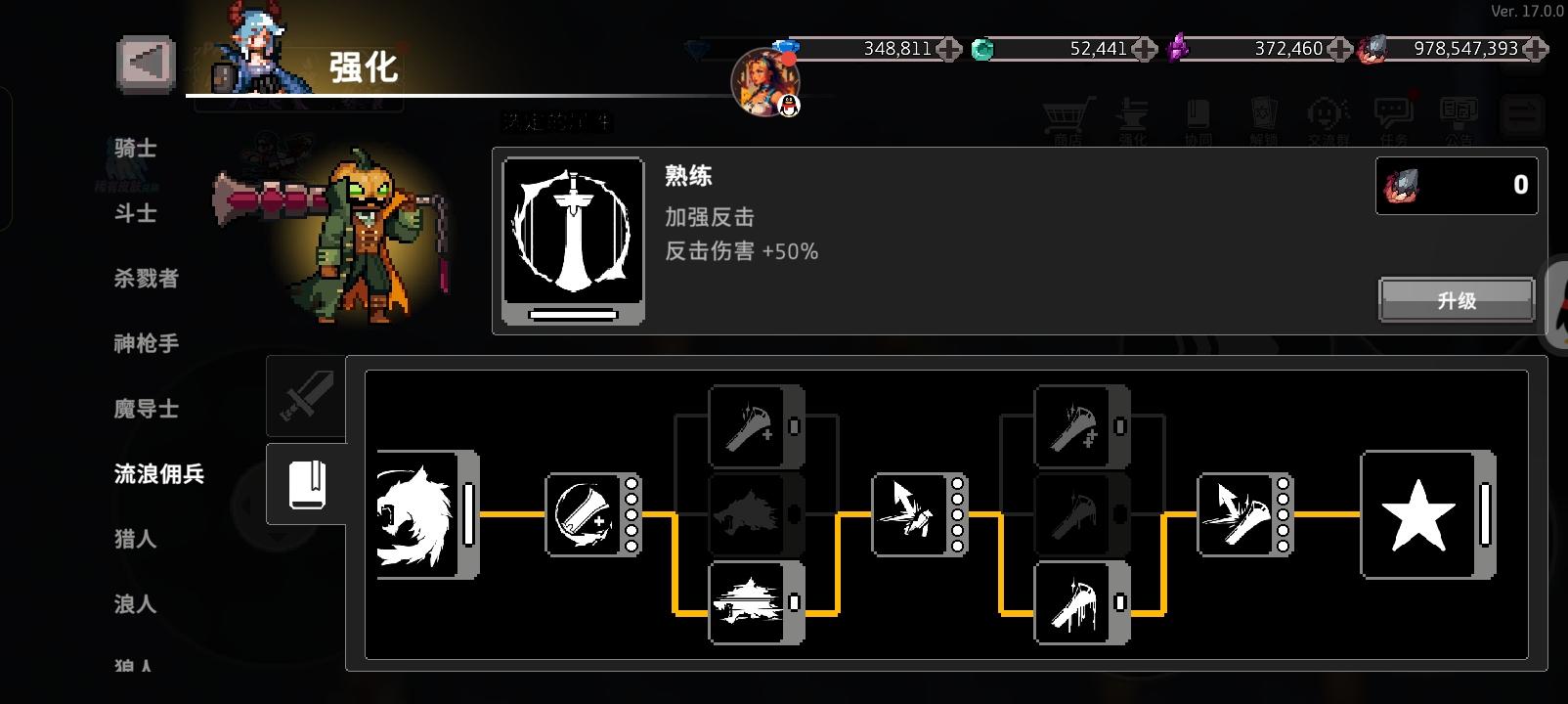Click the back arrow in the top-left corner
The height and width of the screenshot is (704, 1568).
point(144,62)
